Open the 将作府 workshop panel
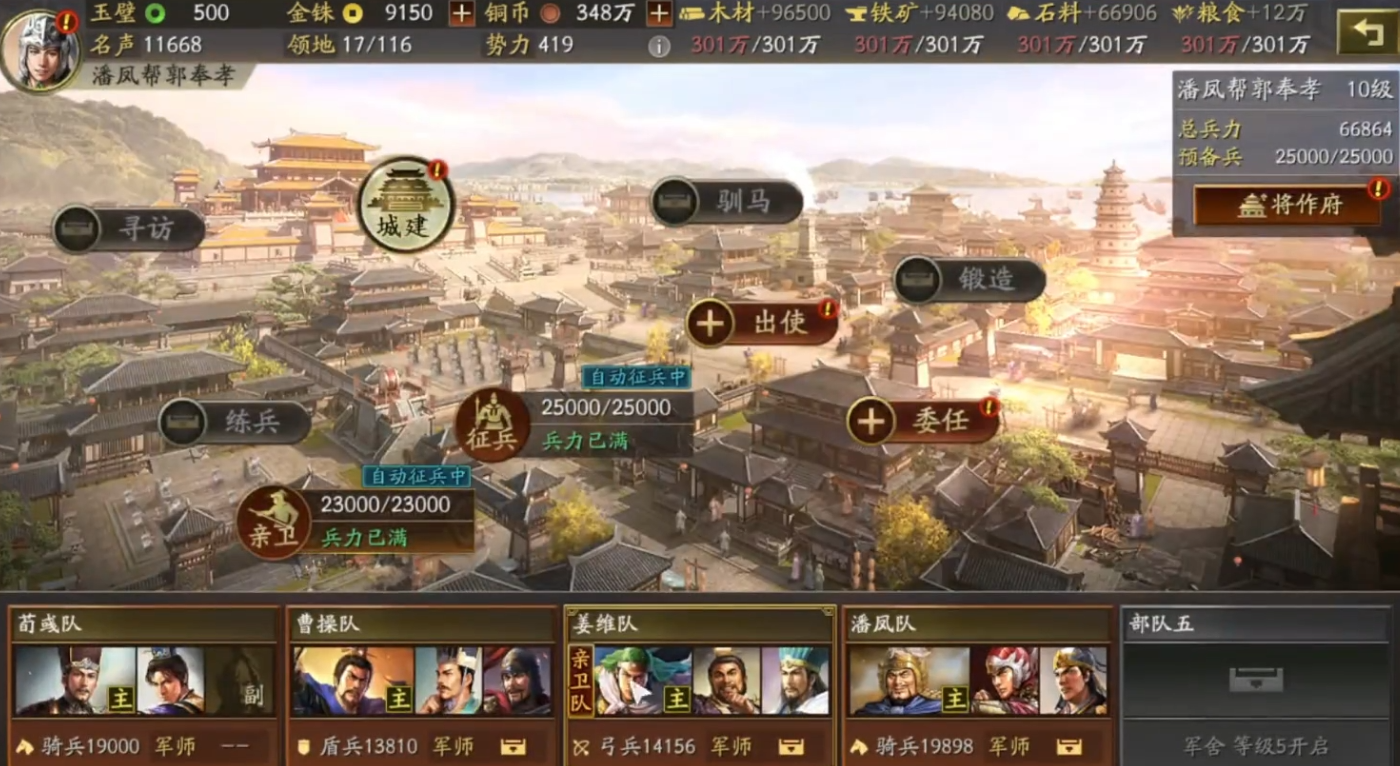This screenshot has height=766, width=1400. 1289,204
